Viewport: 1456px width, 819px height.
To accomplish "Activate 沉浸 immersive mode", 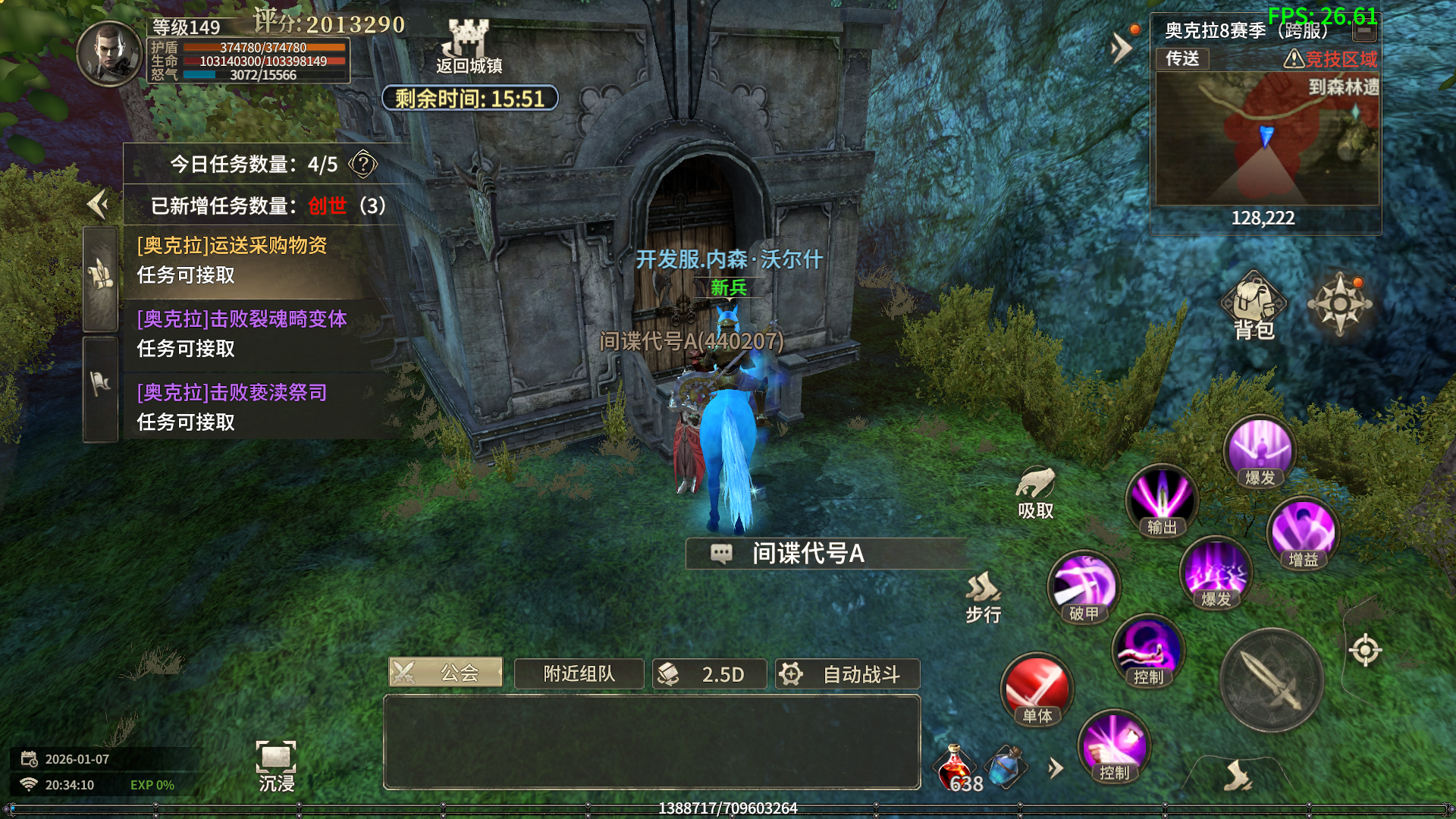I will (276, 765).
